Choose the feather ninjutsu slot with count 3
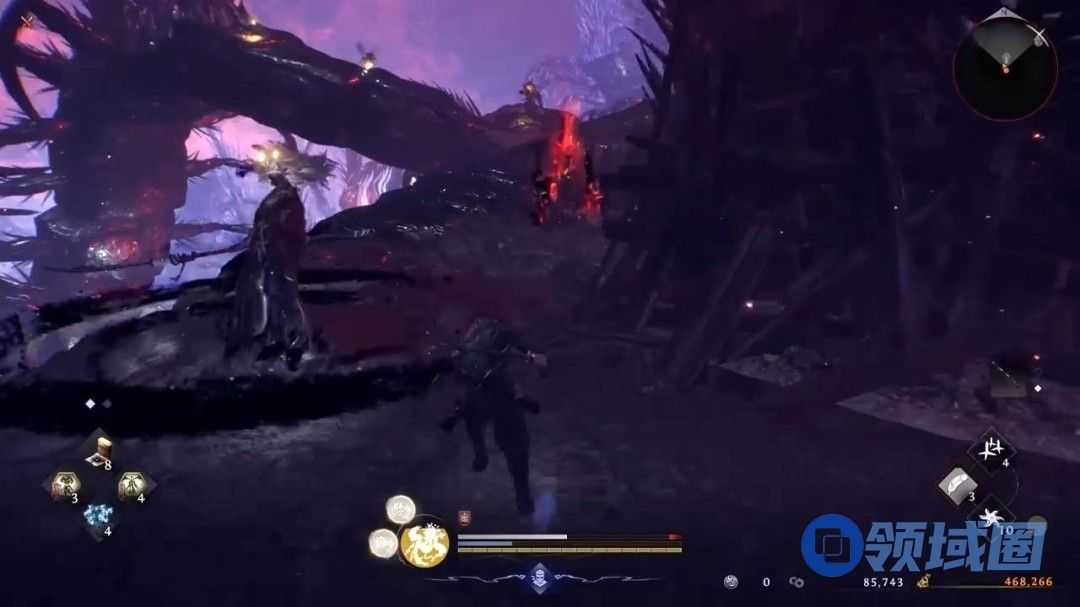The height and width of the screenshot is (607, 1080). coord(958,484)
